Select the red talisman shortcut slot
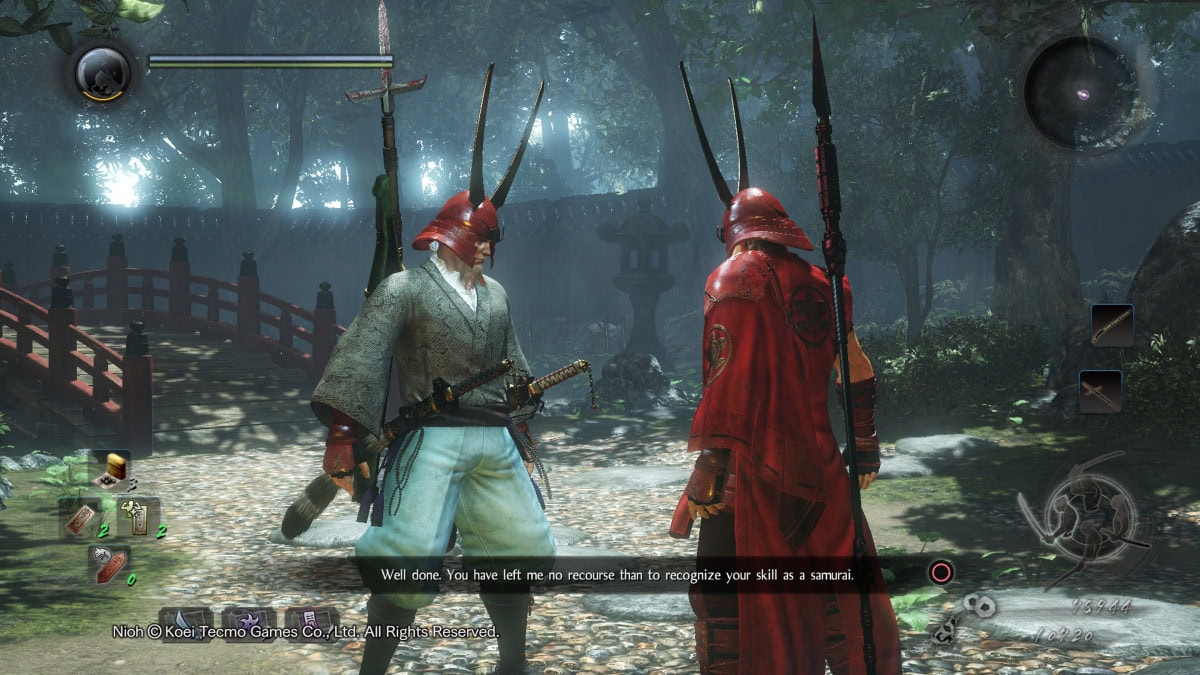The image size is (1200, 675). [x=79, y=518]
